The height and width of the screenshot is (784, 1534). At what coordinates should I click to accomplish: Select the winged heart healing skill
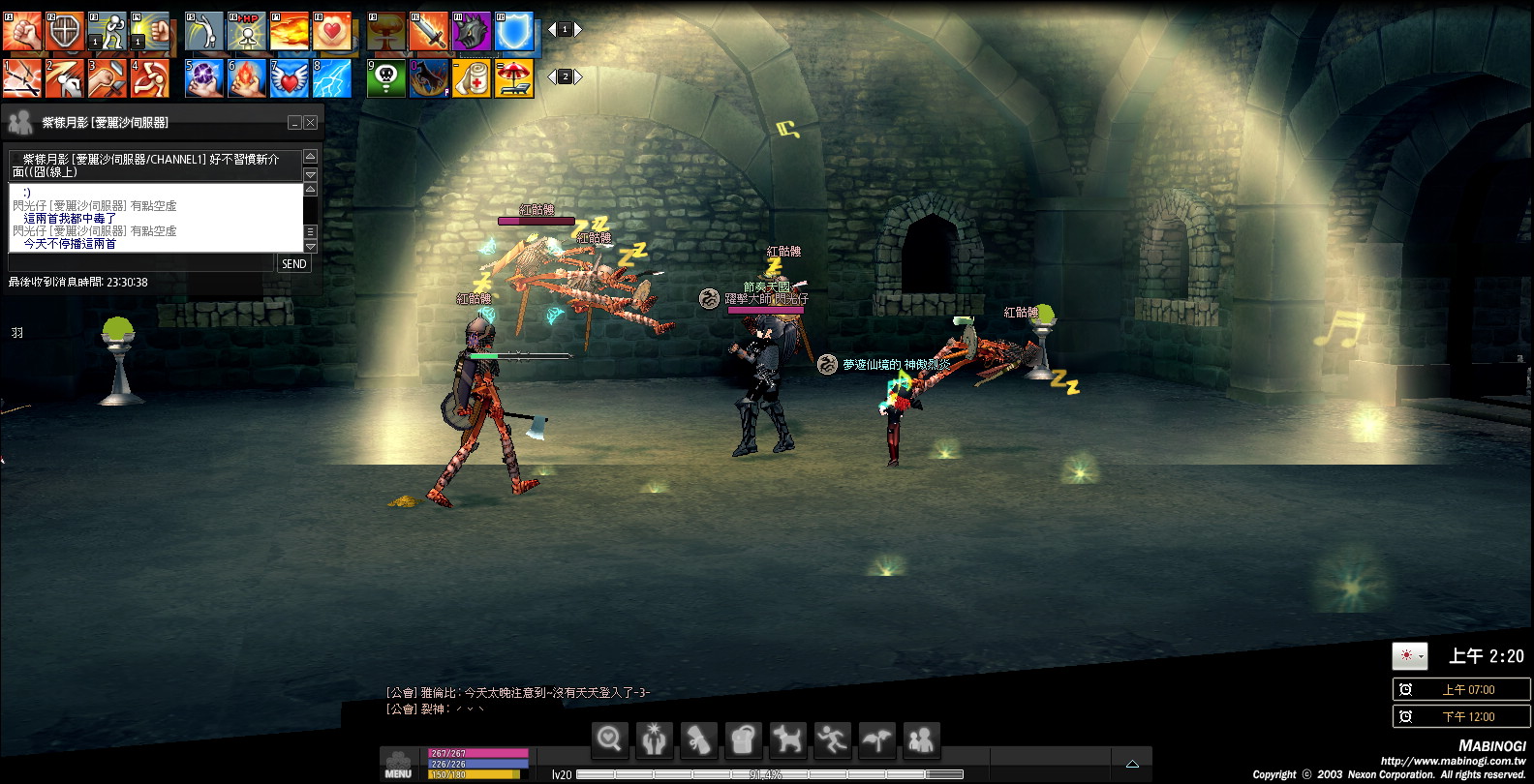(290, 78)
